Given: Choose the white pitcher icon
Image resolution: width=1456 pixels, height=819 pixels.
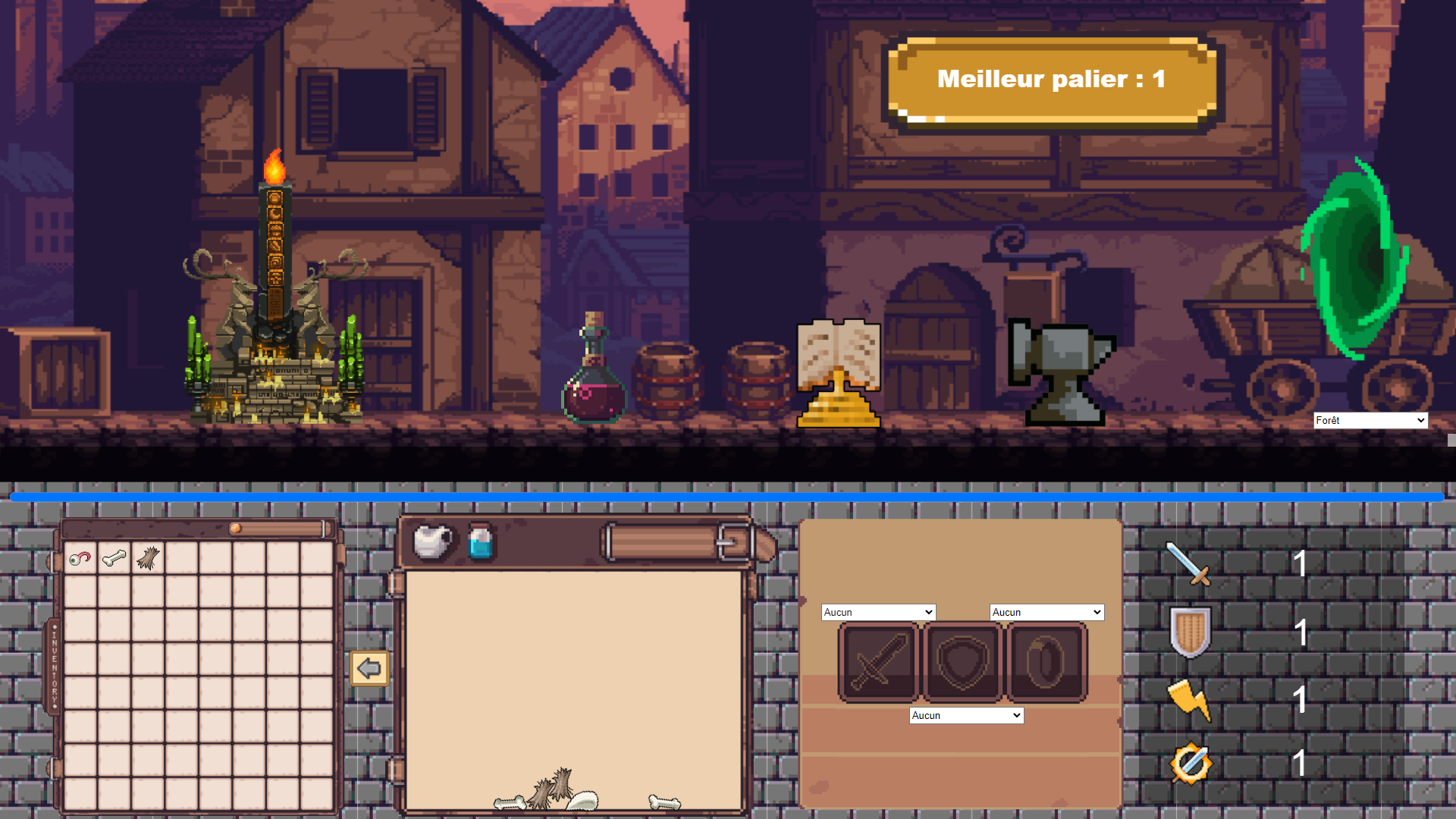Looking at the screenshot, I should (x=432, y=541).
